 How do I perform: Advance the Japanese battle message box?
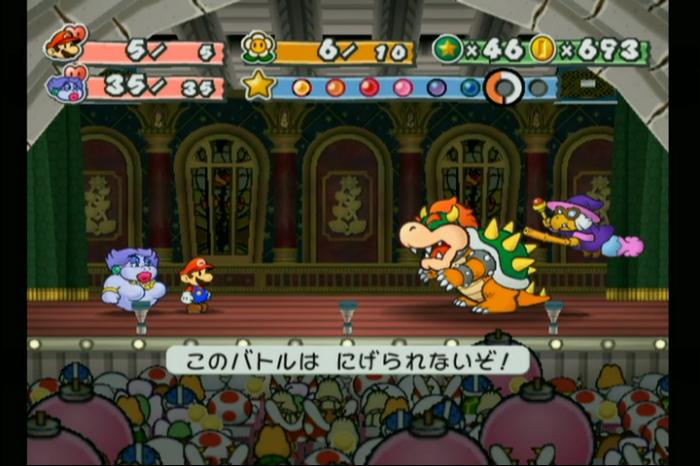(x=347, y=359)
